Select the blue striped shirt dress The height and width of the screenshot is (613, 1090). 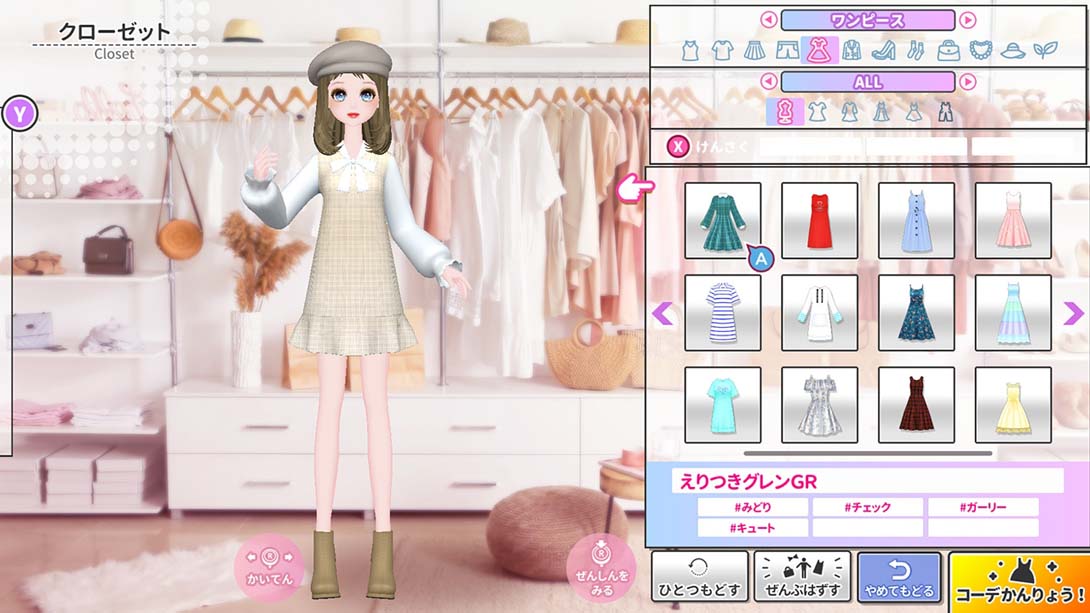[x=722, y=312]
